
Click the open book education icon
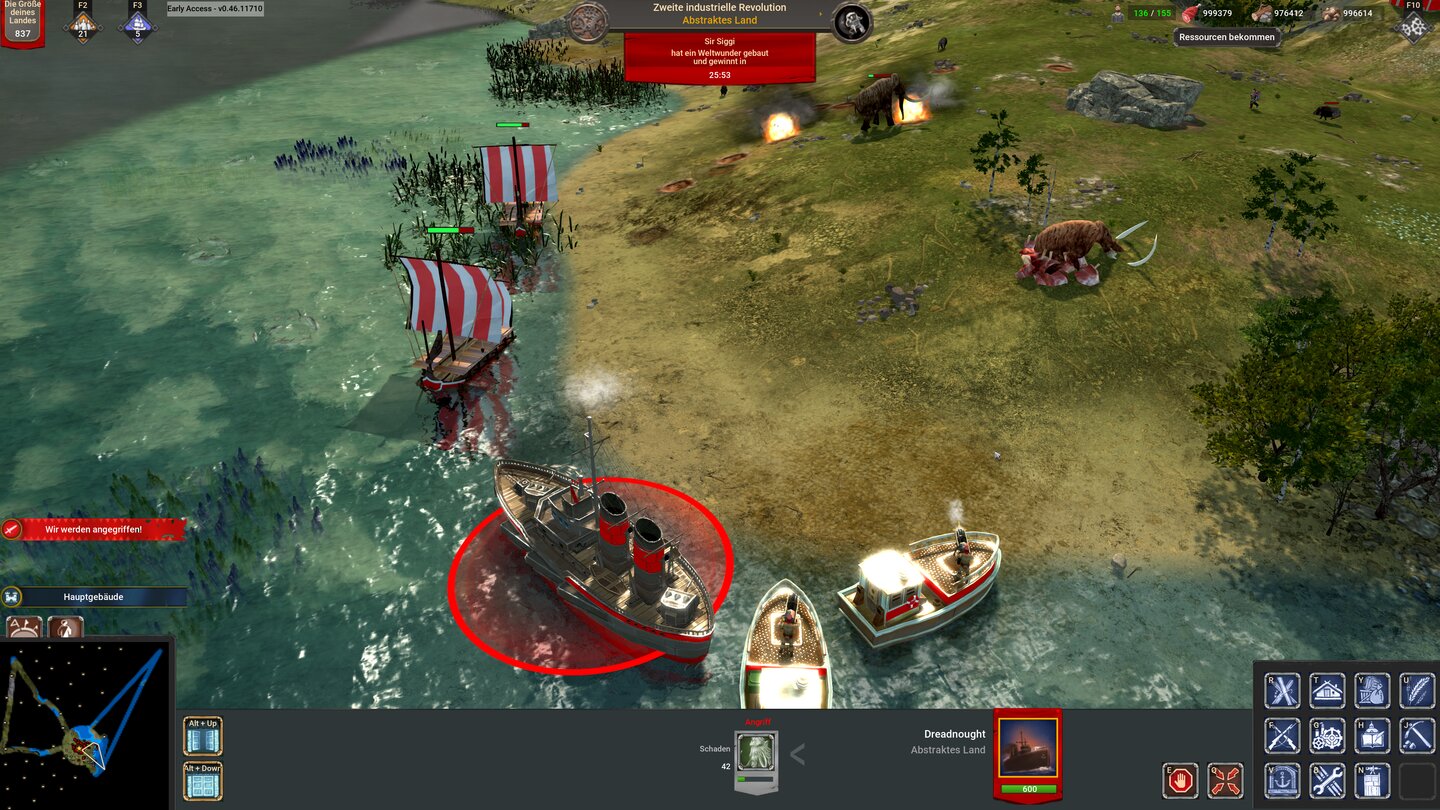point(1372,737)
